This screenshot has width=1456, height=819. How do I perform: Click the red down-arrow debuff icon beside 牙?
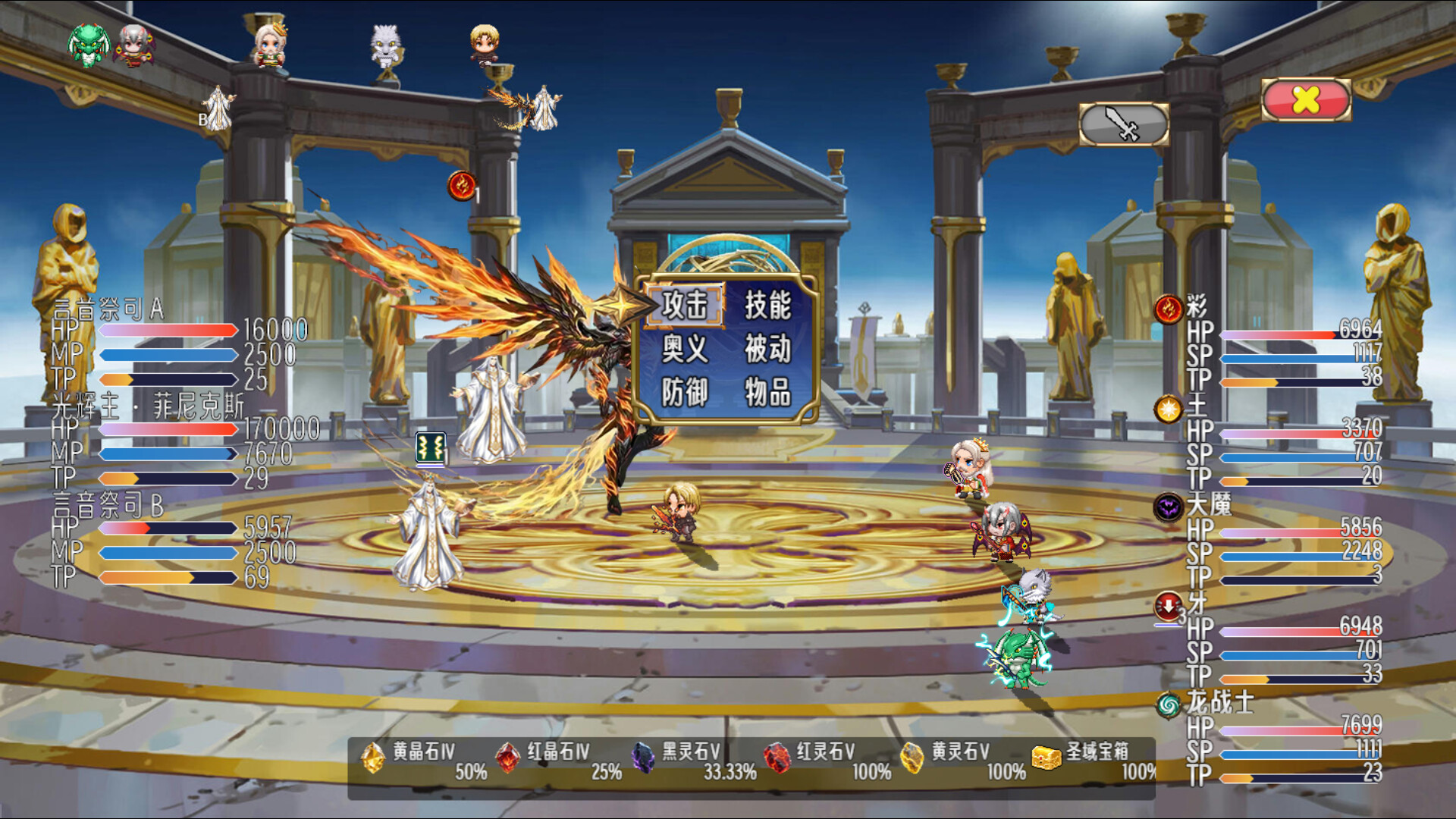point(1169,606)
